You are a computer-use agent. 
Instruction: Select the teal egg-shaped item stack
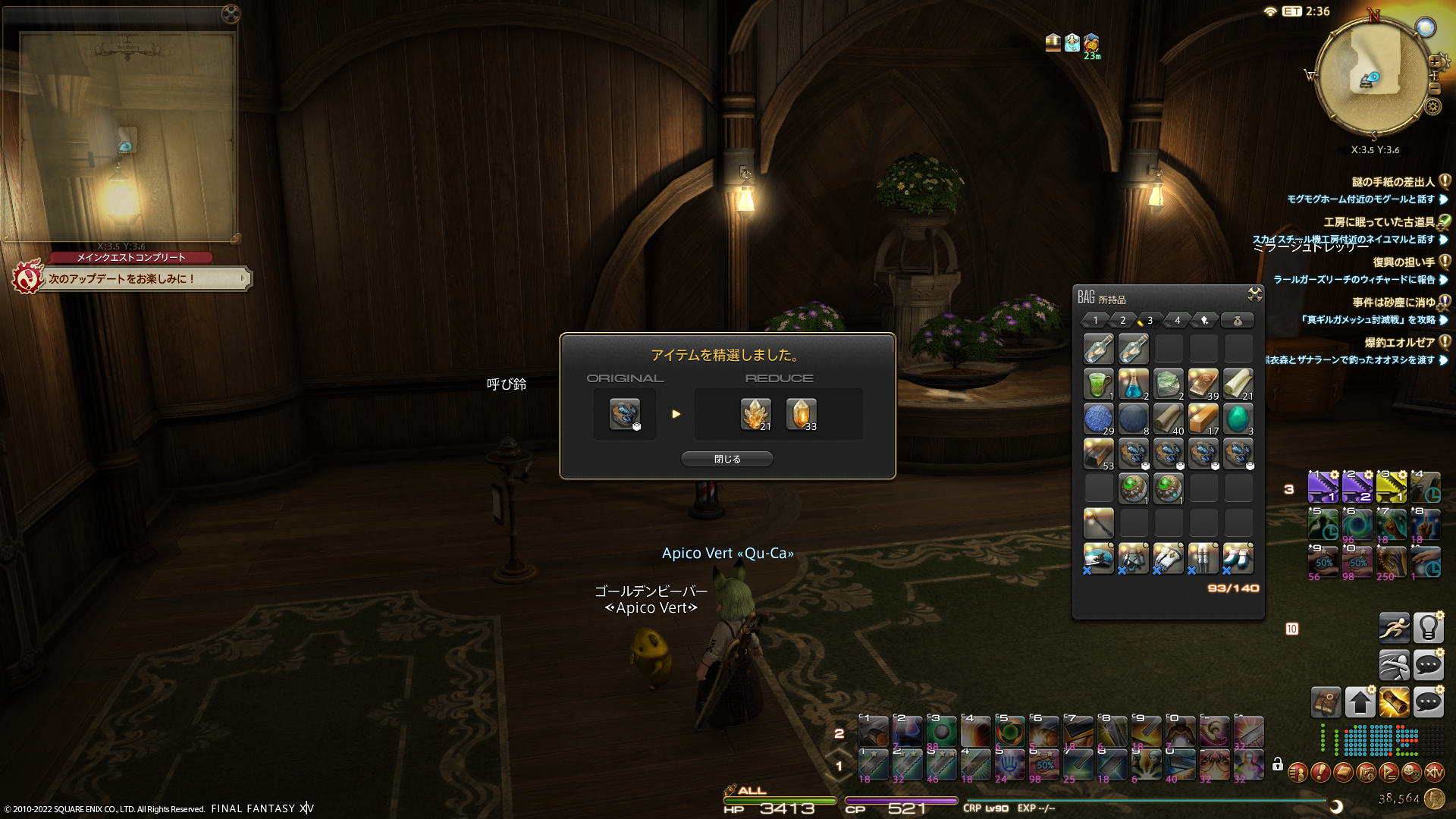click(x=1238, y=419)
